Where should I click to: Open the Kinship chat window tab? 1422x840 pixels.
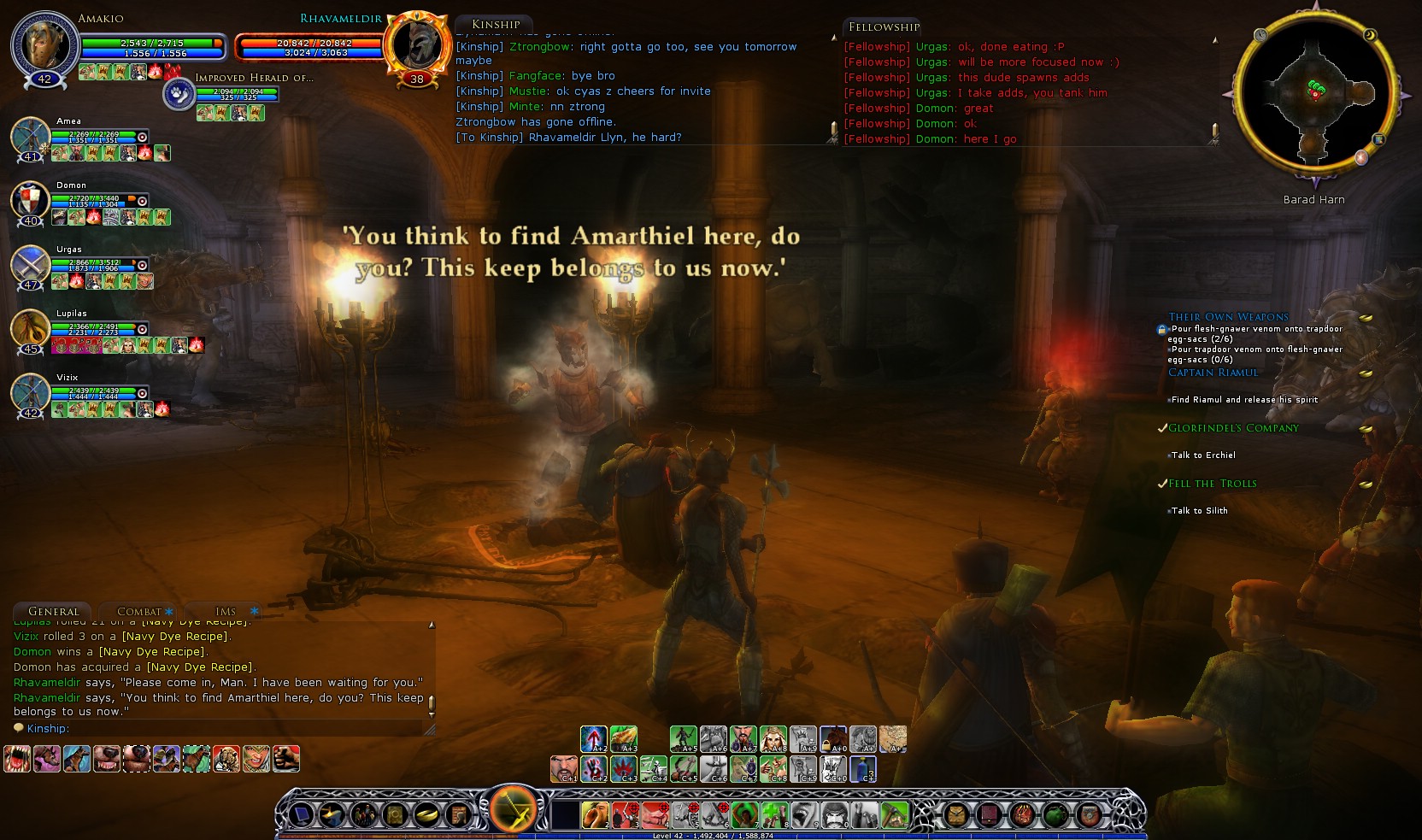point(496,25)
